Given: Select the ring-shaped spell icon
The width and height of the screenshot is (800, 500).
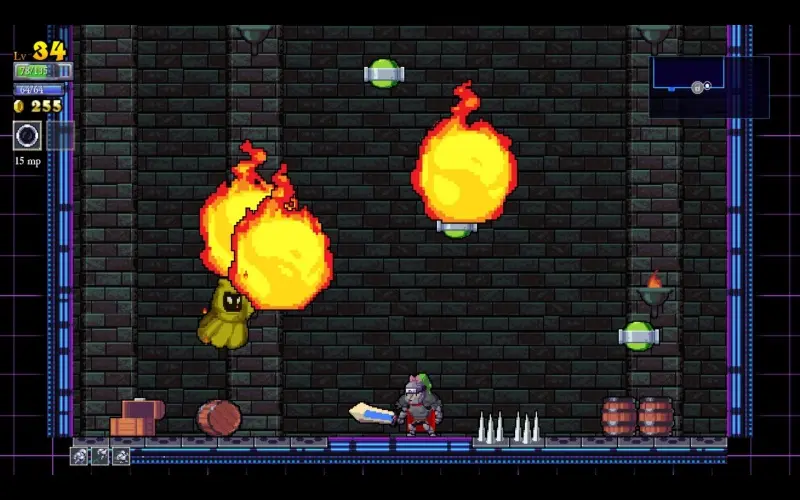Looking at the screenshot, I should tap(27, 135).
